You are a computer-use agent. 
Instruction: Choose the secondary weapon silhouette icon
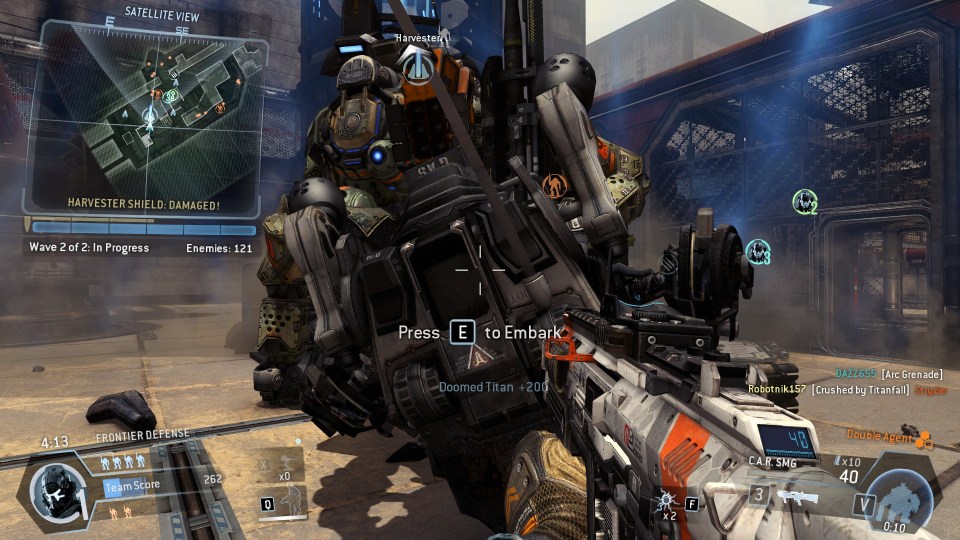click(x=796, y=497)
